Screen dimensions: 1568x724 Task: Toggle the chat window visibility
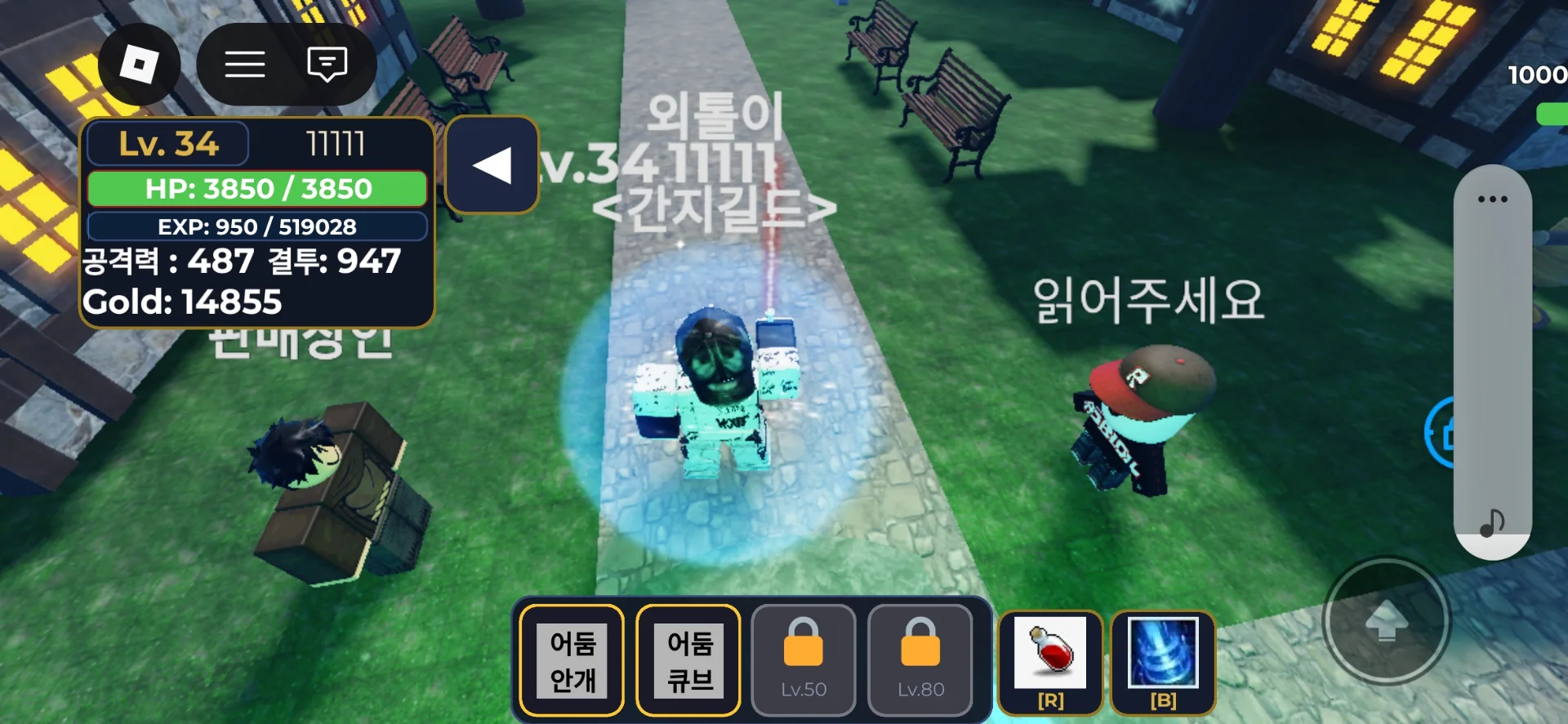pos(326,64)
